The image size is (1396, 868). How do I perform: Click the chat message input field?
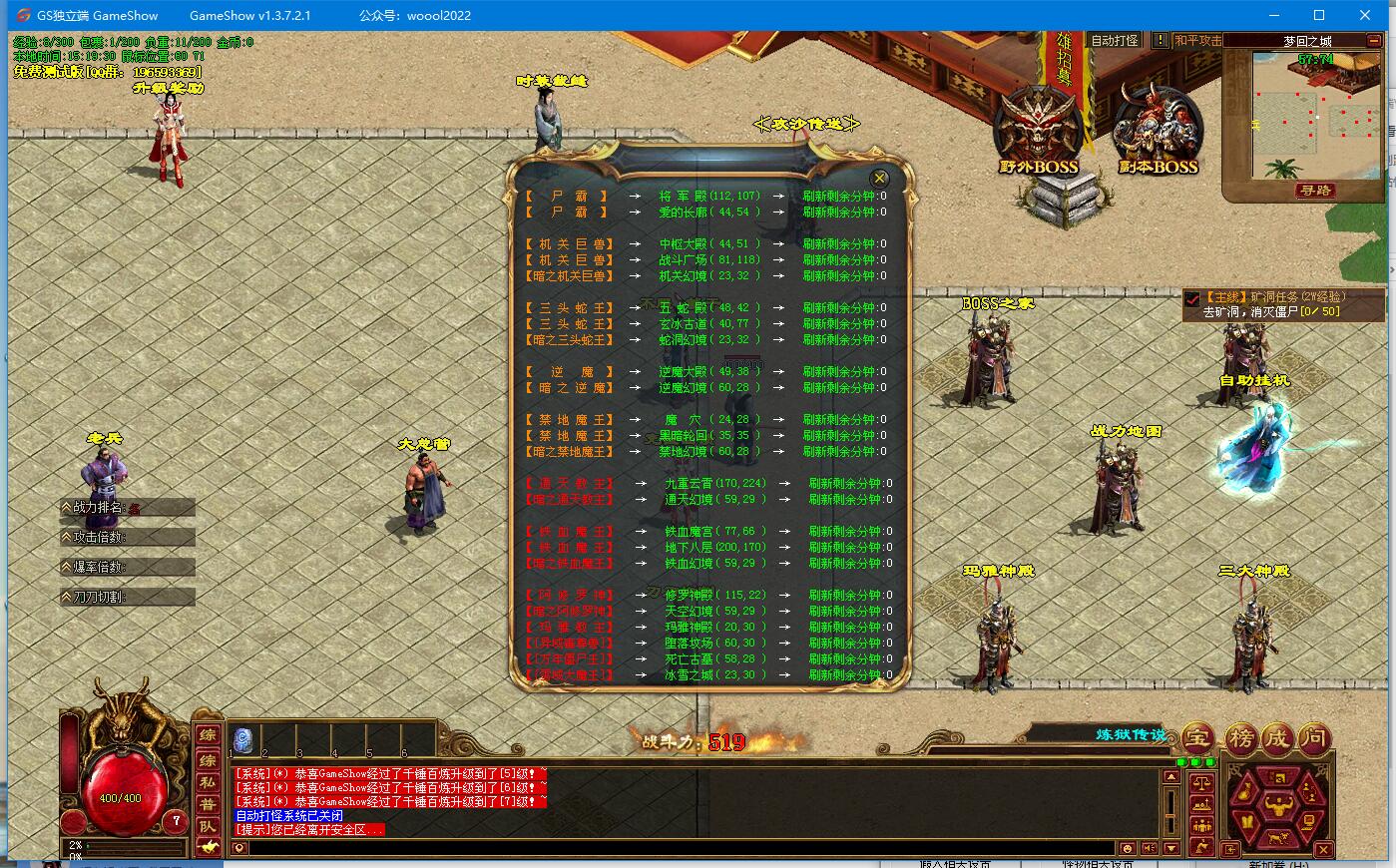click(x=679, y=849)
